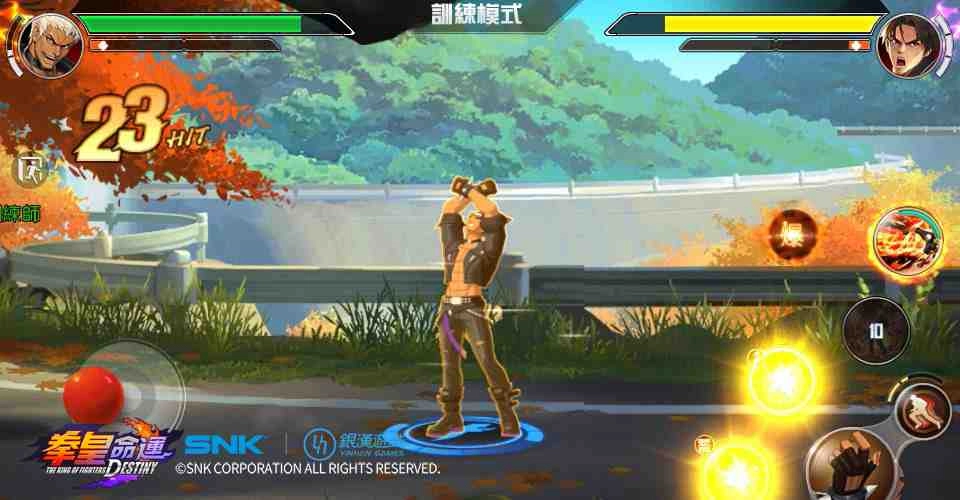The height and width of the screenshot is (500, 960).
Task: Select the skill on 10-second cooldown
Action: click(x=875, y=331)
